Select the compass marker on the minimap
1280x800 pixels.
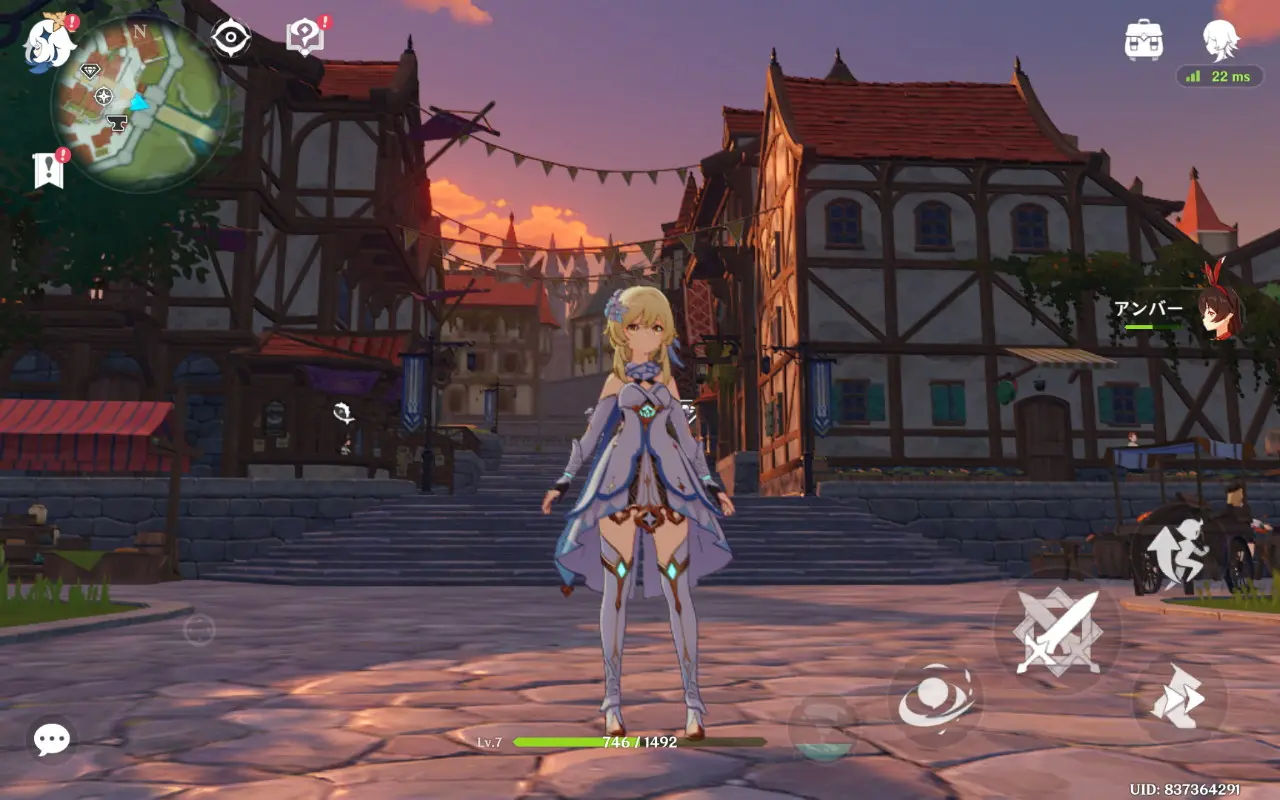click(104, 98)
